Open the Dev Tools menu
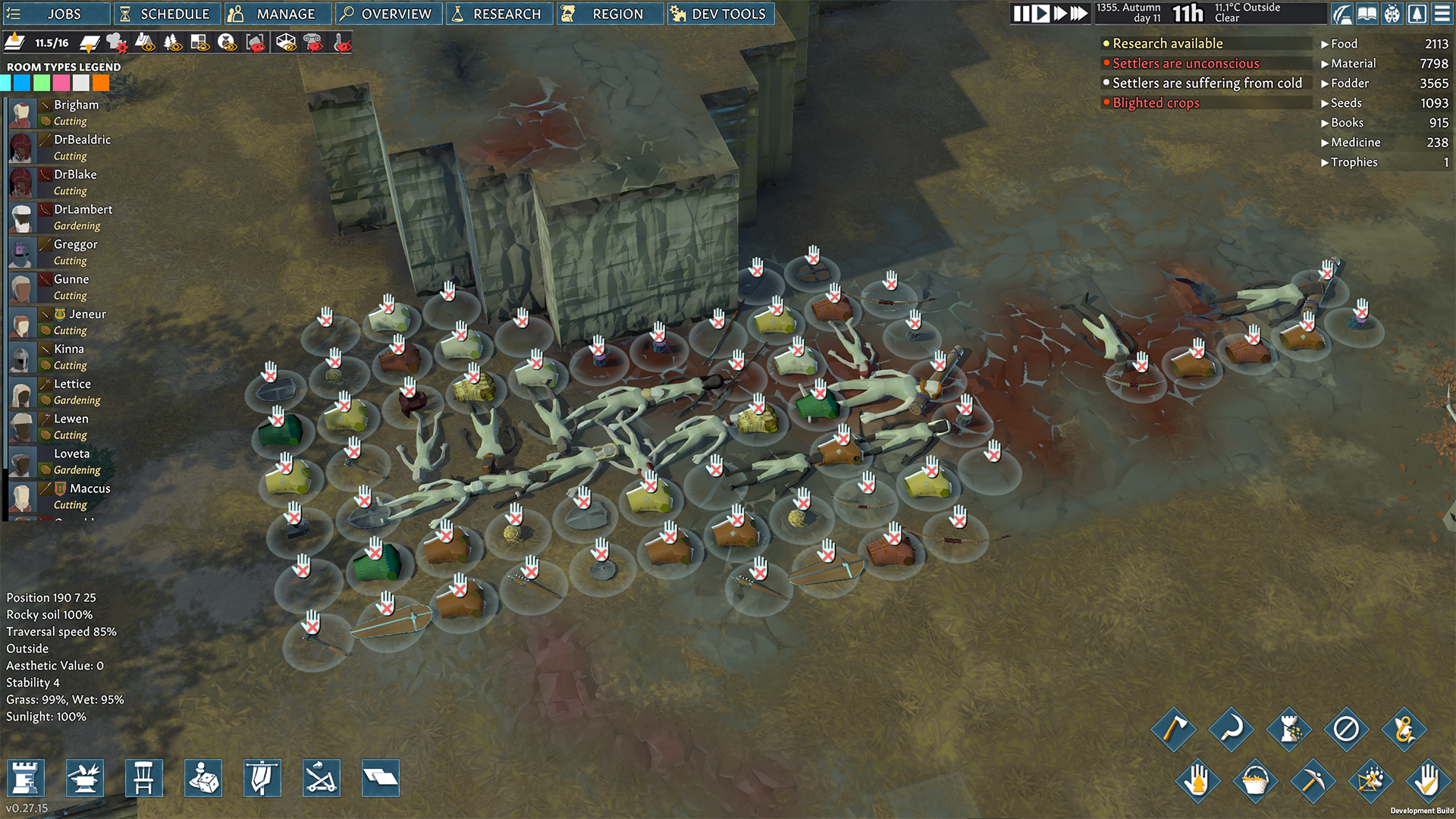 click(720, 14)
